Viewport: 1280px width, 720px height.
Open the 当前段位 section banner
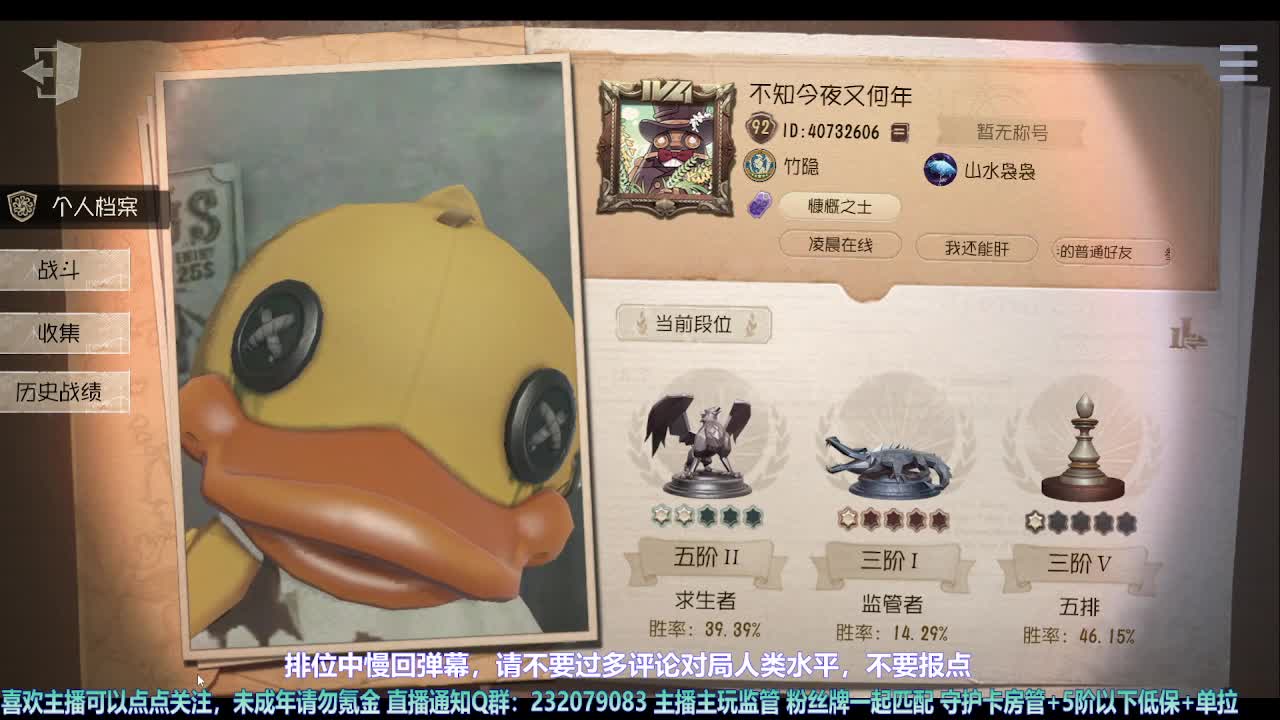coord(695,324)
